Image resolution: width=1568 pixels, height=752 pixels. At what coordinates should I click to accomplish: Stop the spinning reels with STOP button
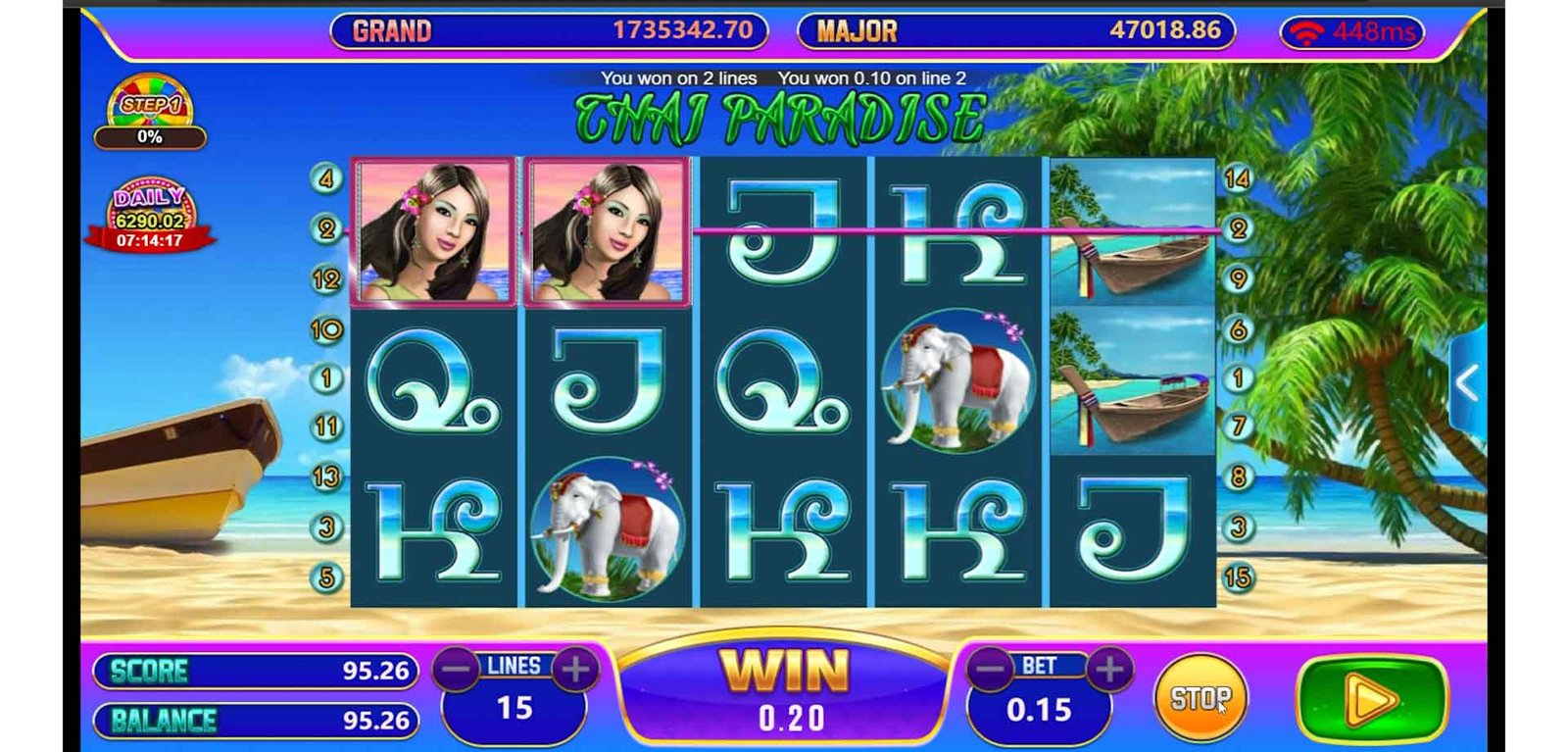pos(1200,698)
